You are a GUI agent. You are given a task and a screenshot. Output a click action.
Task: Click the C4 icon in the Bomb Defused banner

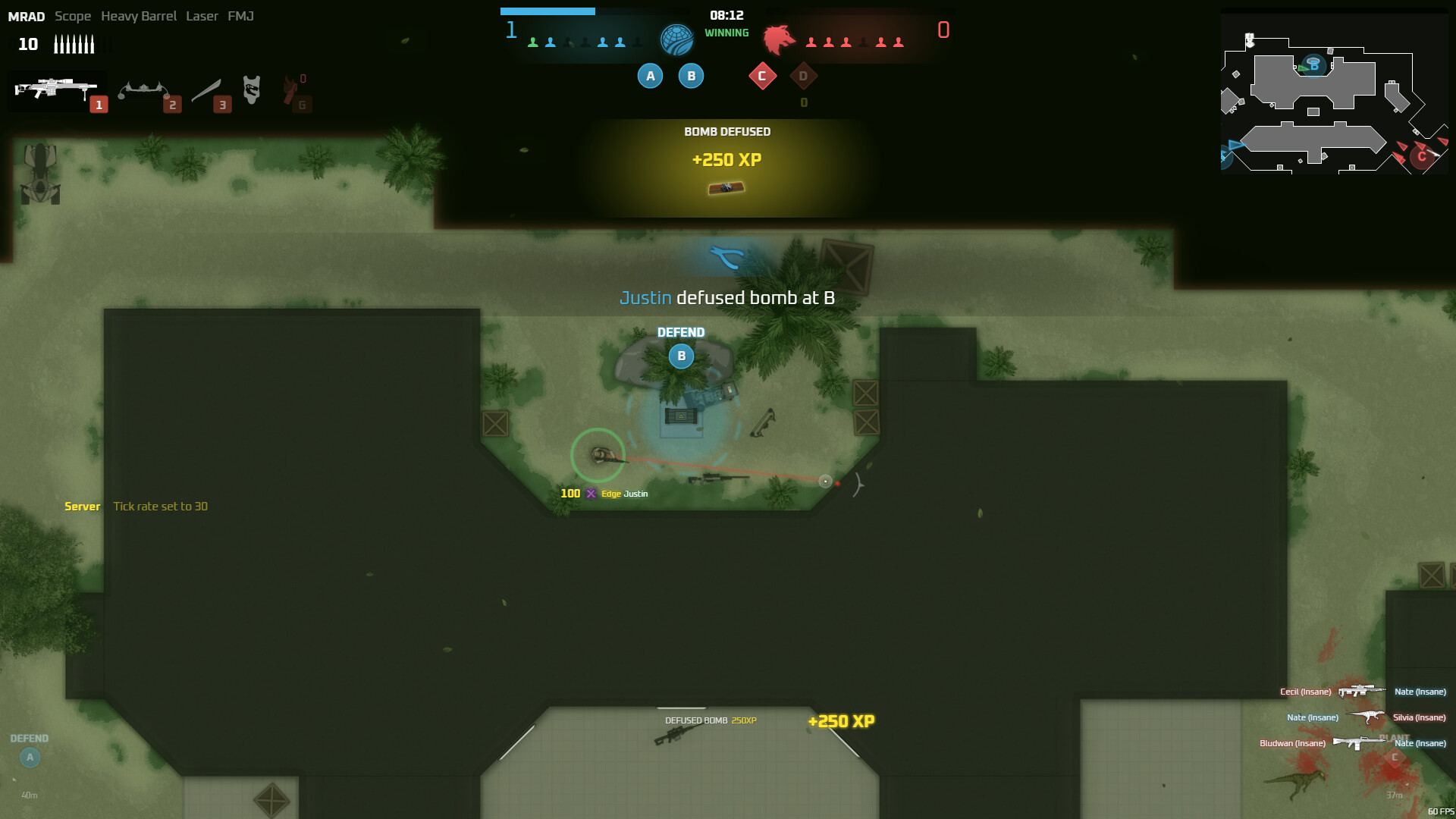(726, 187)
